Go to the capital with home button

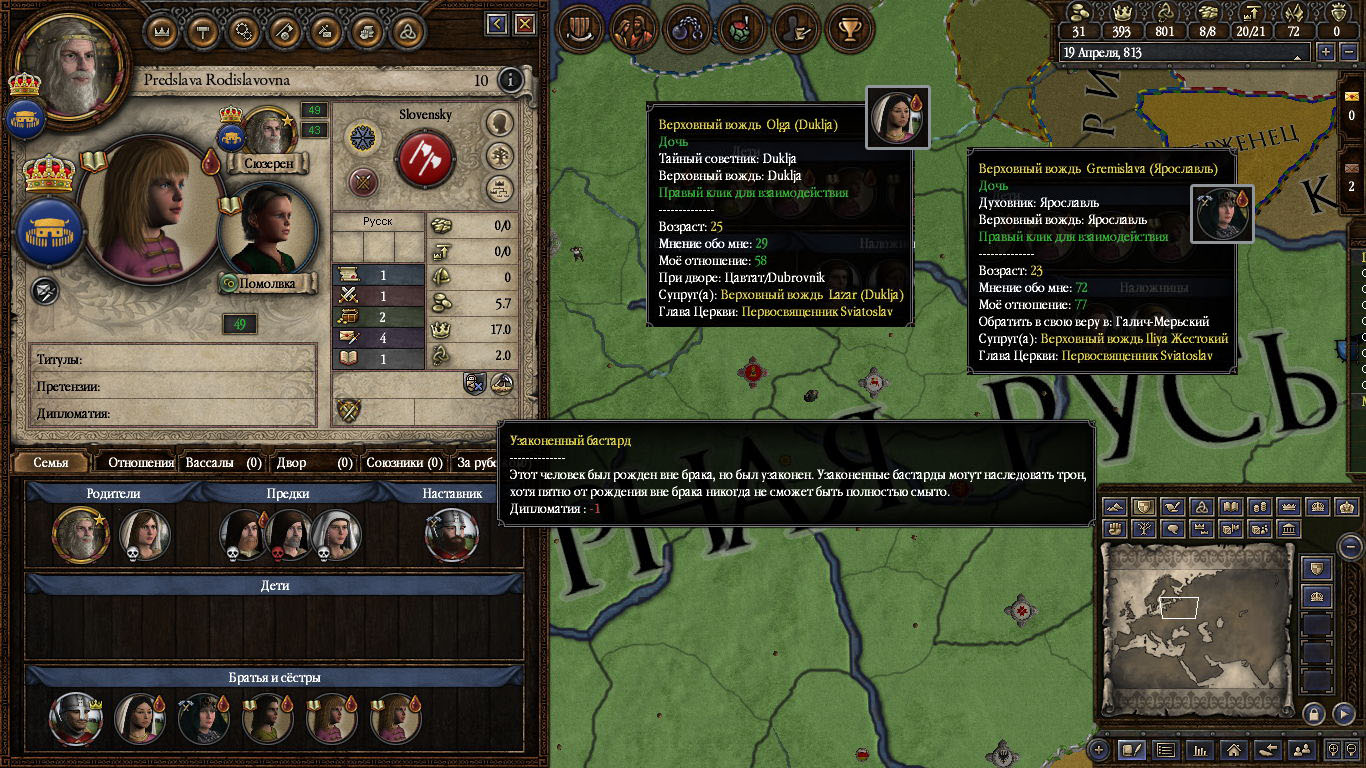1232,749
